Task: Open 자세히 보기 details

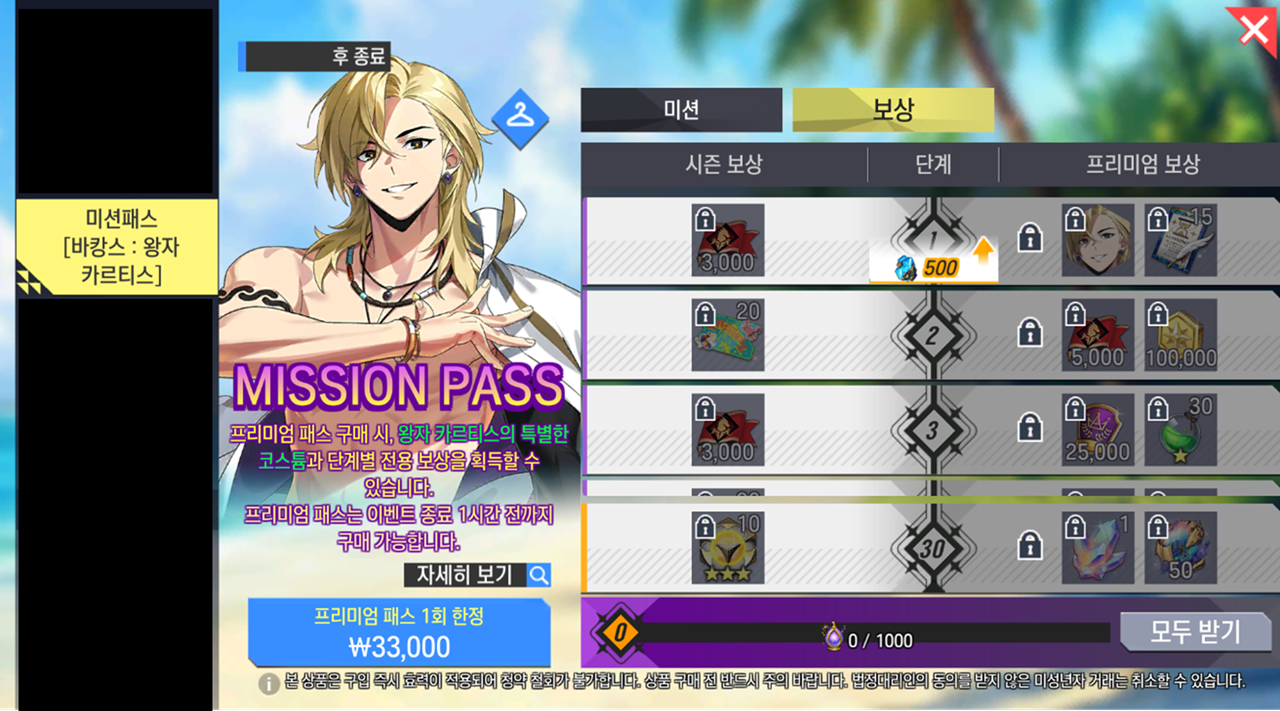Action: (x=477, y=575)
